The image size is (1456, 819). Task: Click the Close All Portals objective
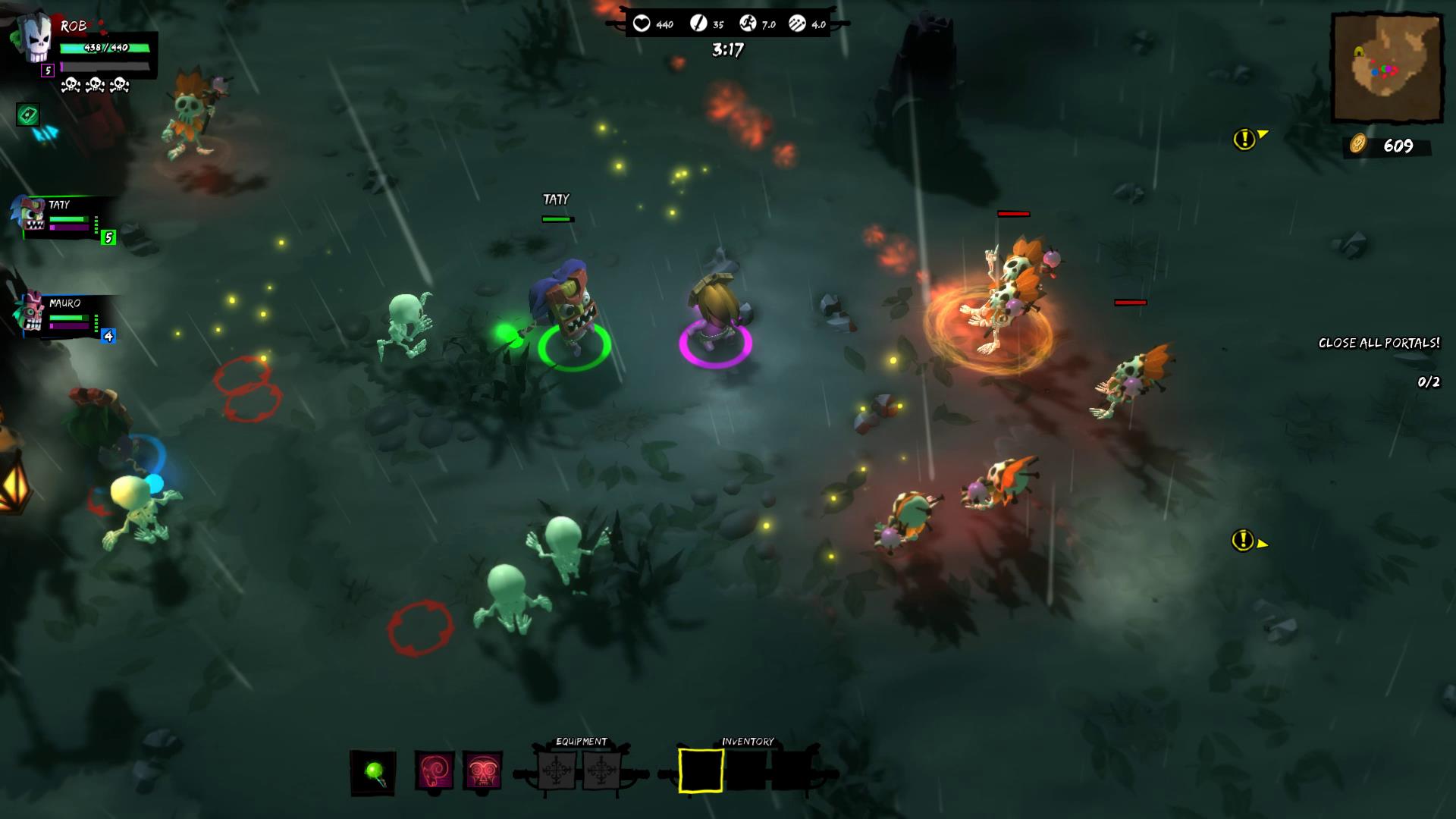click(x=1378, y=344)
